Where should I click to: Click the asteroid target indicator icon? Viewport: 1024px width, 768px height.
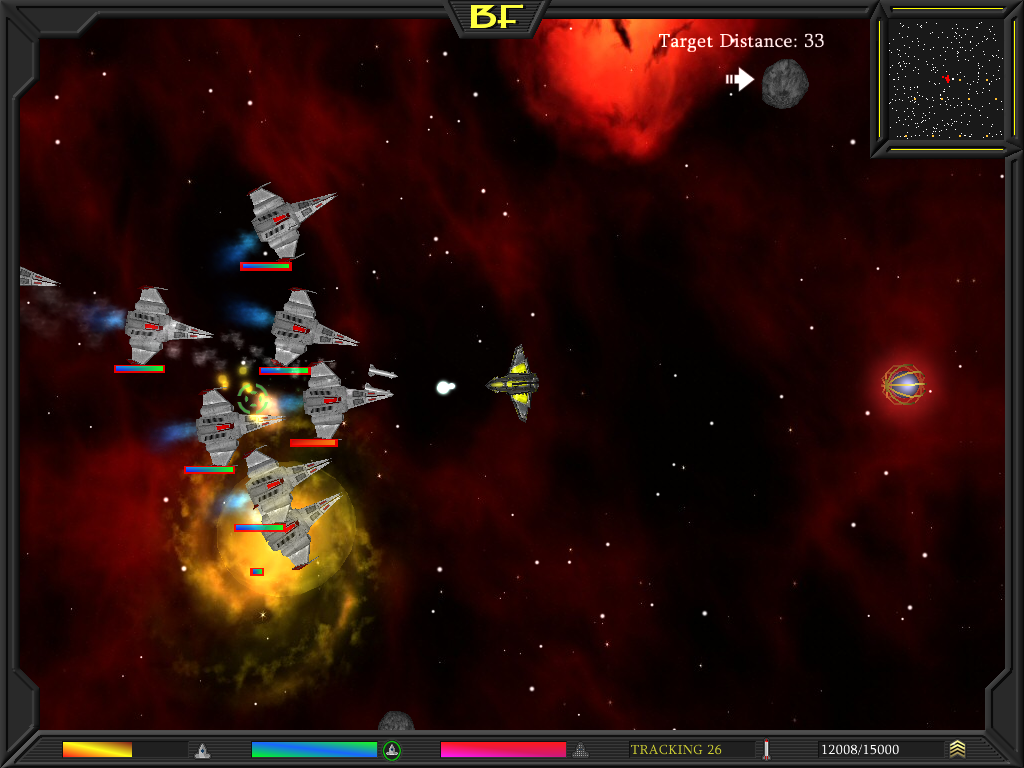click(785, 83)
